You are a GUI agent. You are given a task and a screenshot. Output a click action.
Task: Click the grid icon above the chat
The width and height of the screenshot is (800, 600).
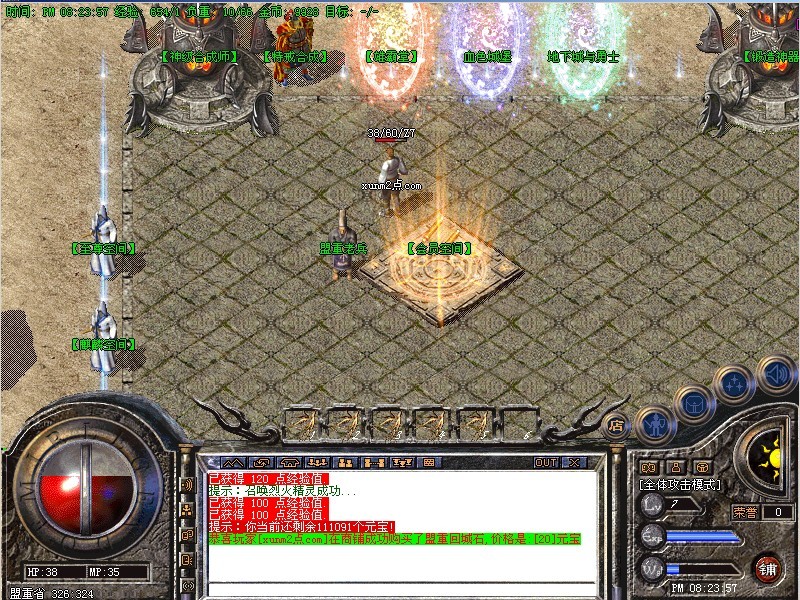pyautogui.click(x=429, y=463)
